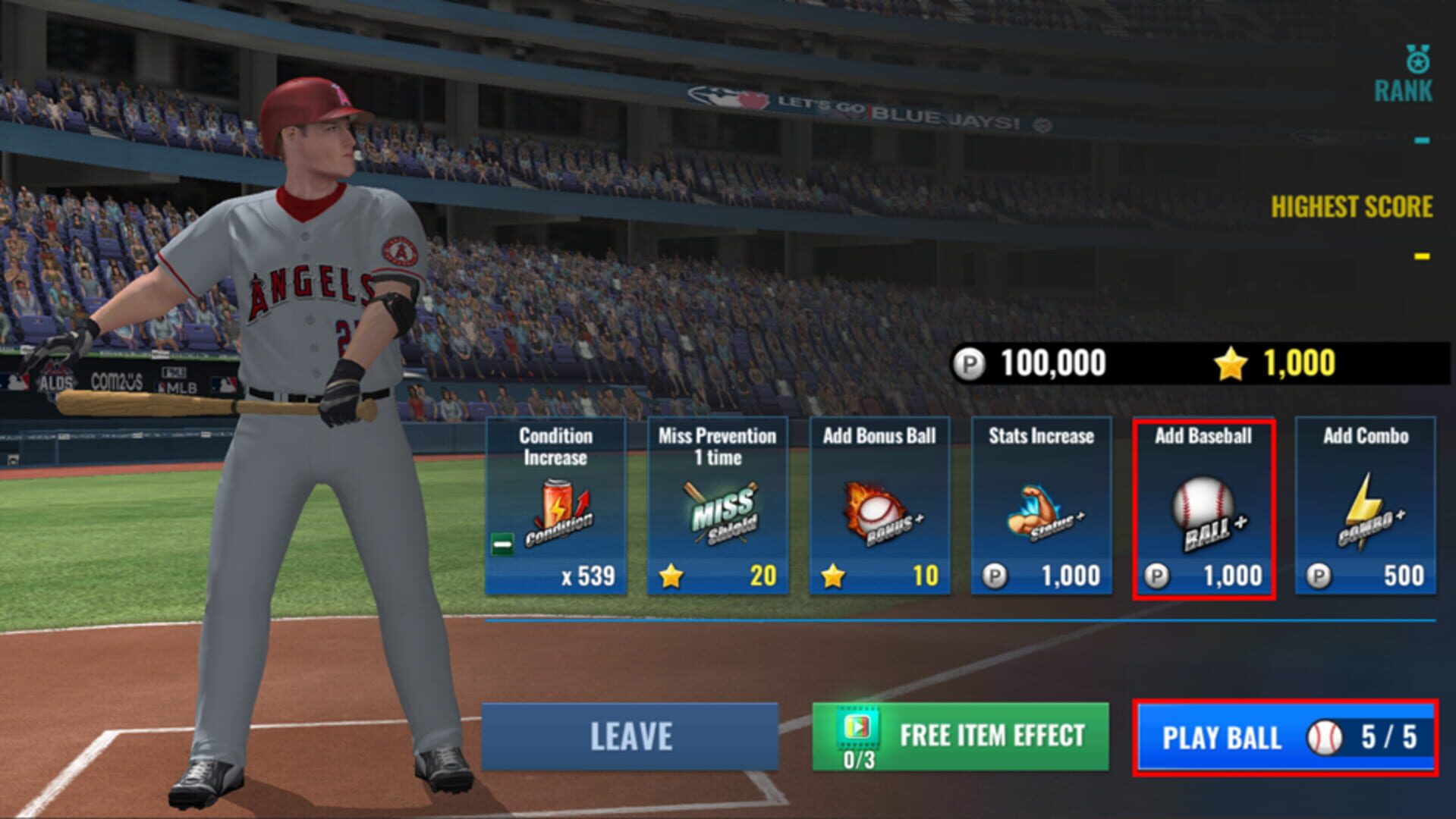Tap the points coin icon showing 100,000
Viewport: 1456px width, 819px height.
point(973,362)
